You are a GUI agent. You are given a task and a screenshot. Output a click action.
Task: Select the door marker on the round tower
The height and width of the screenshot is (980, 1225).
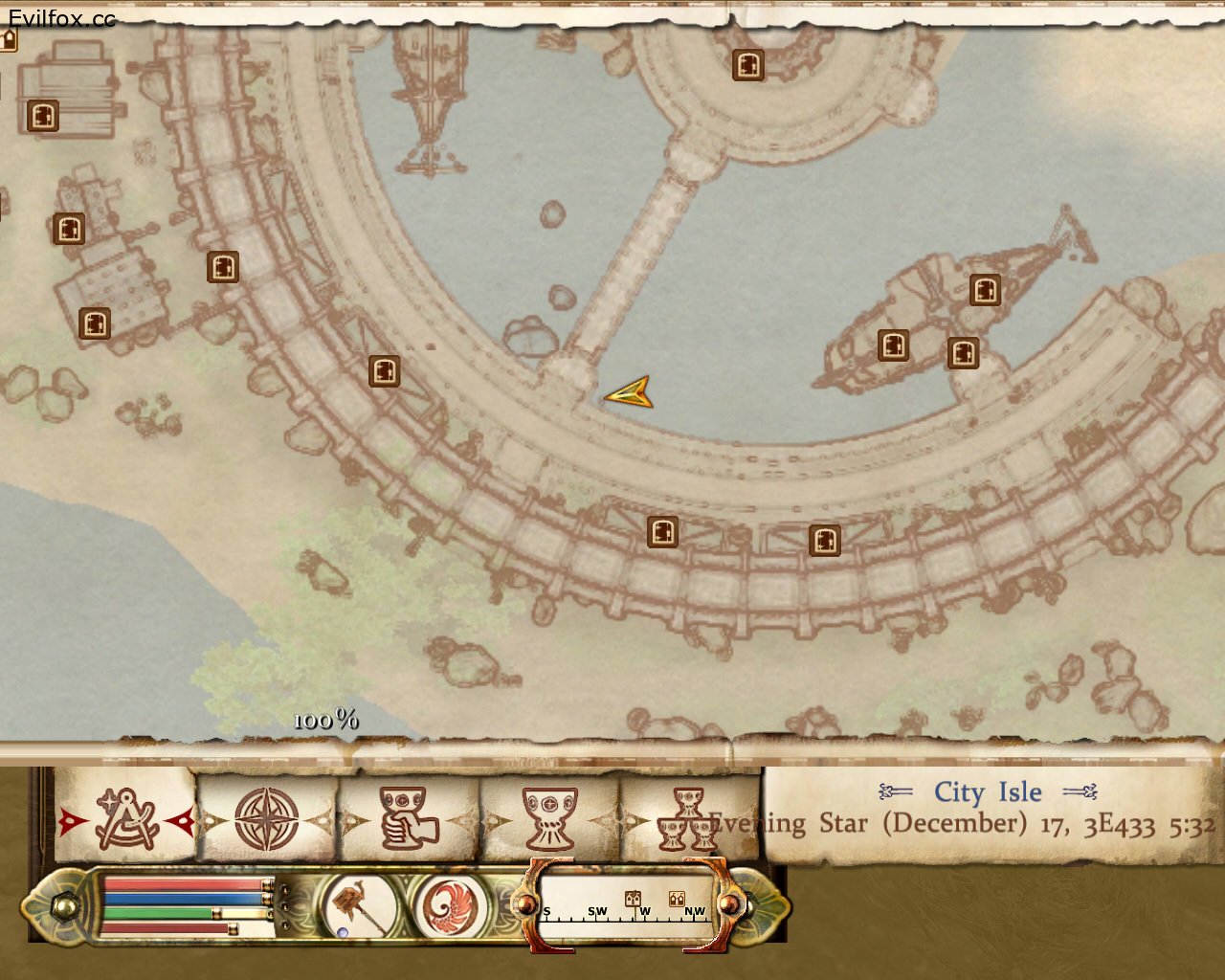click(748, 65)
